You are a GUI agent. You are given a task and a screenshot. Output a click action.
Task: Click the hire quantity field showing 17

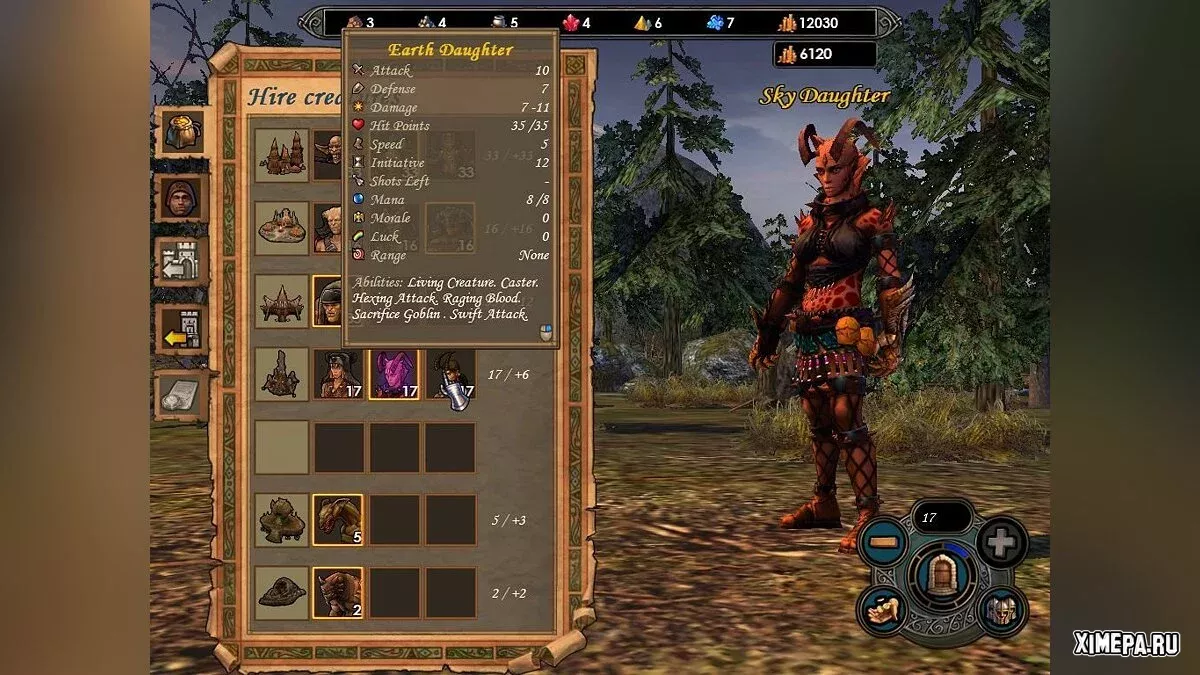click(941, 517)
